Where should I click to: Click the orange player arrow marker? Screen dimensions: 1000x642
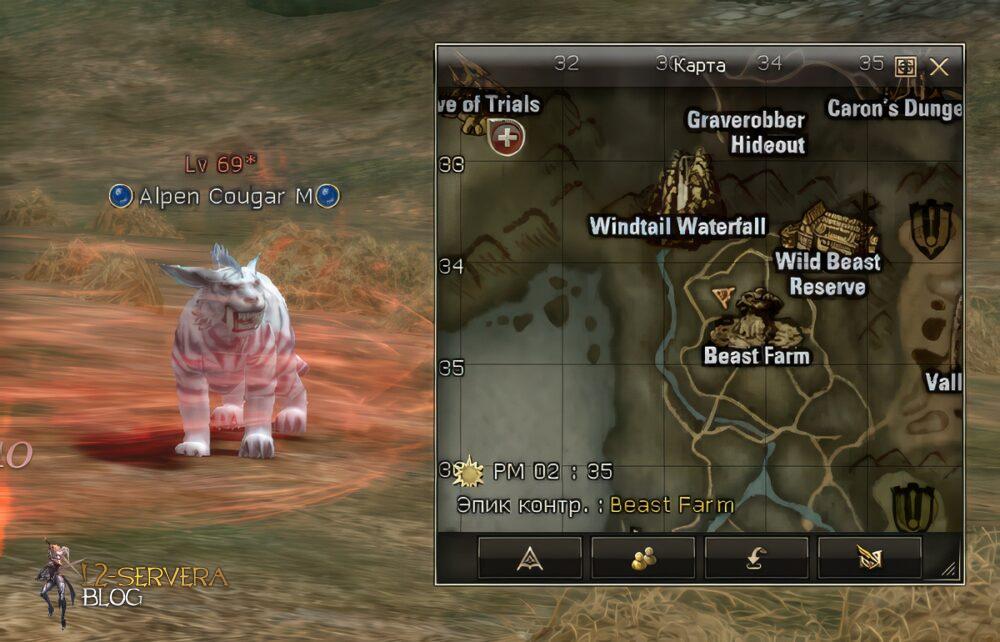(723, 295)
